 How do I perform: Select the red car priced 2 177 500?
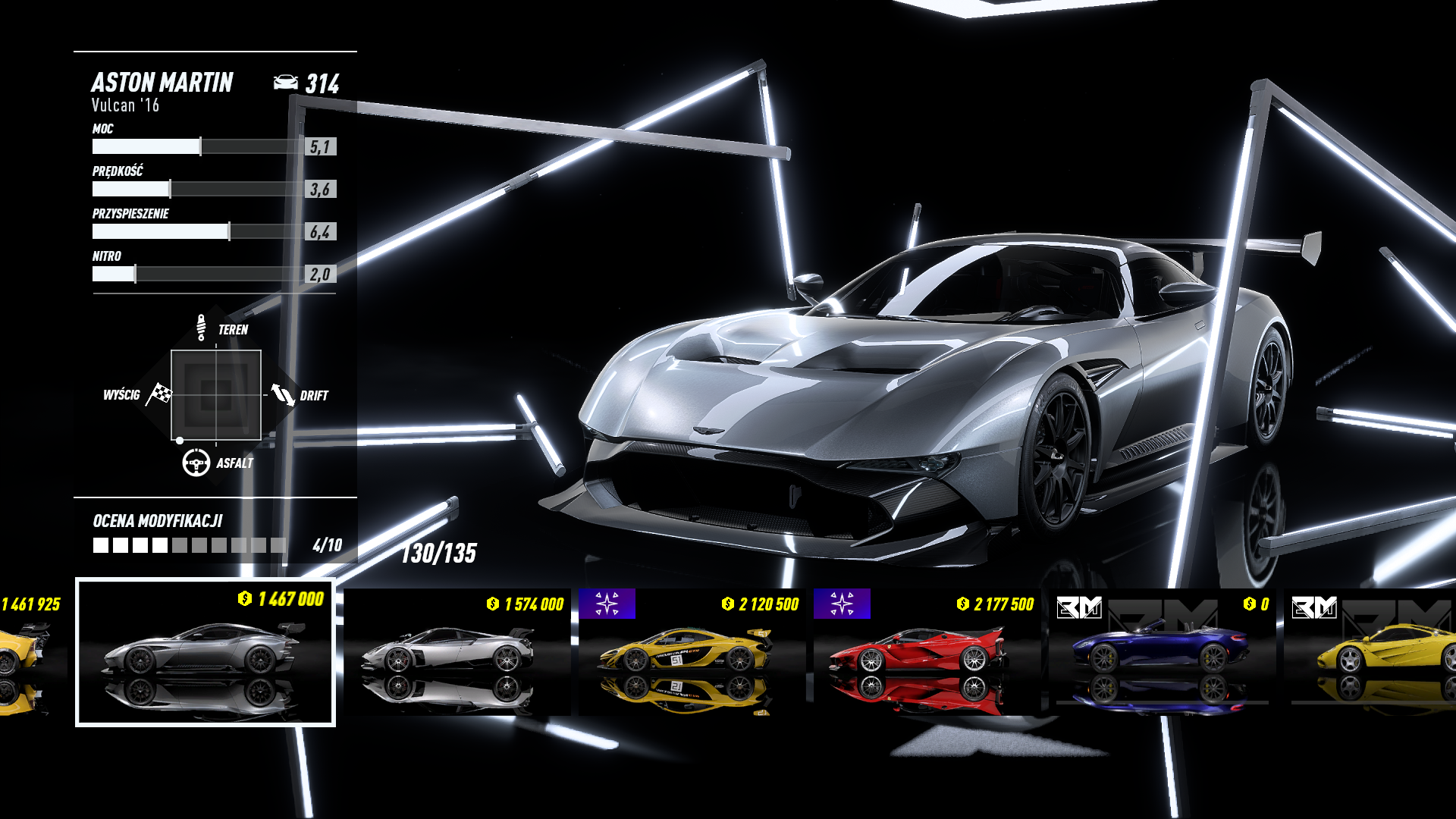click(927, 652)
